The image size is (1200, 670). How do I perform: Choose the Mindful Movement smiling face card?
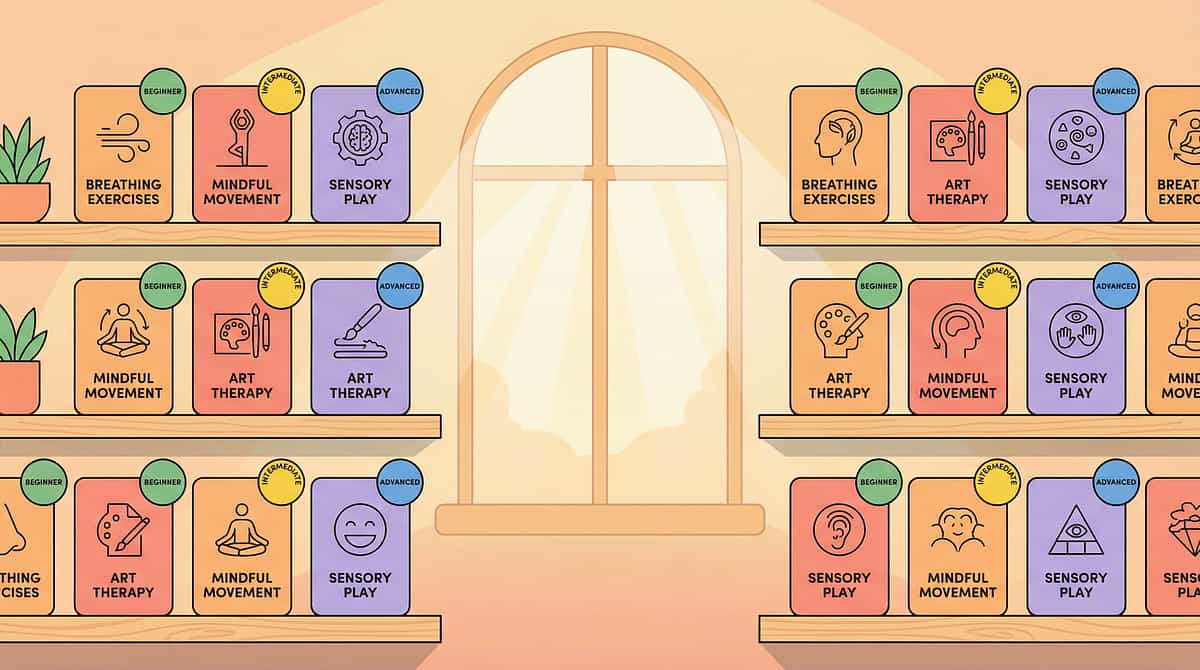point(957,546)
